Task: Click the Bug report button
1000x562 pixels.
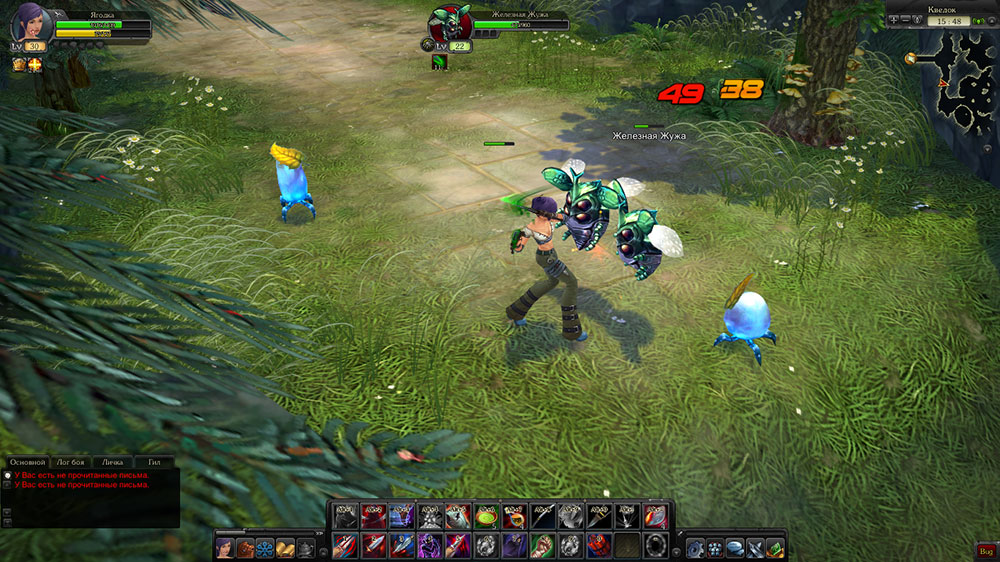Action: coord(985,550)
